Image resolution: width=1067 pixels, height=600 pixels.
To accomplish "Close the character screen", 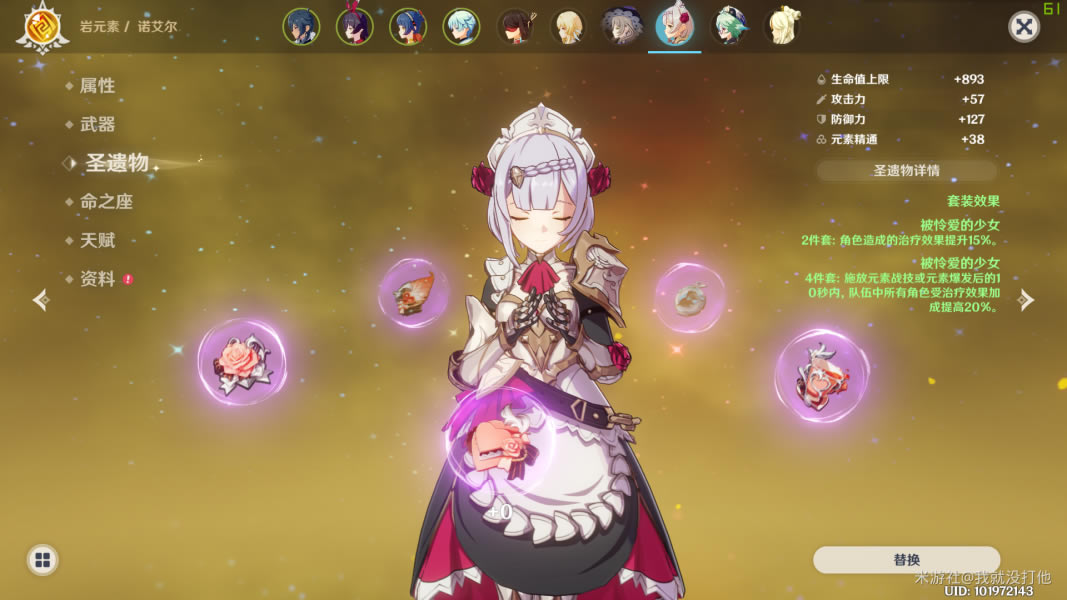I will (1024, 27).
